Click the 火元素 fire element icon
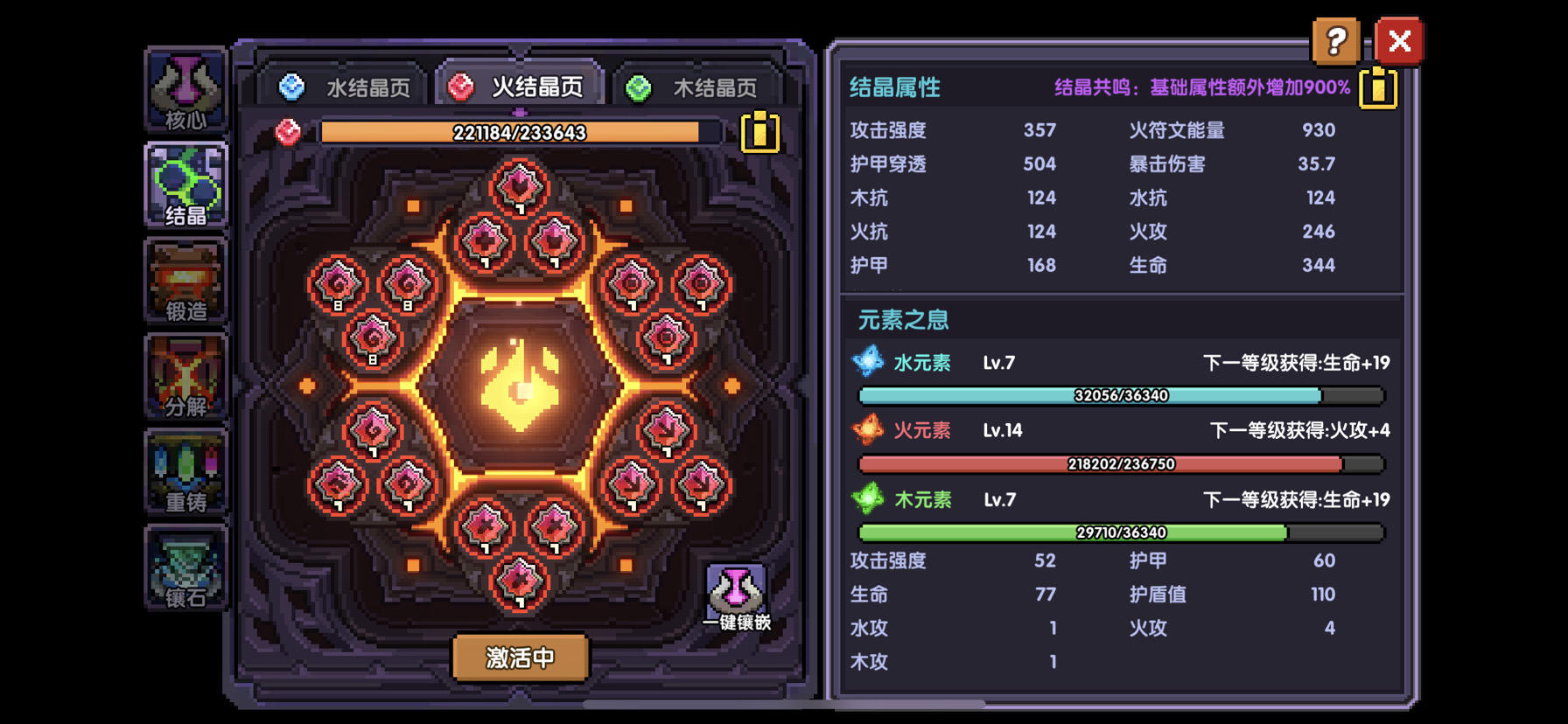The height and width of the screenshot is (724, 1568). 867,430
